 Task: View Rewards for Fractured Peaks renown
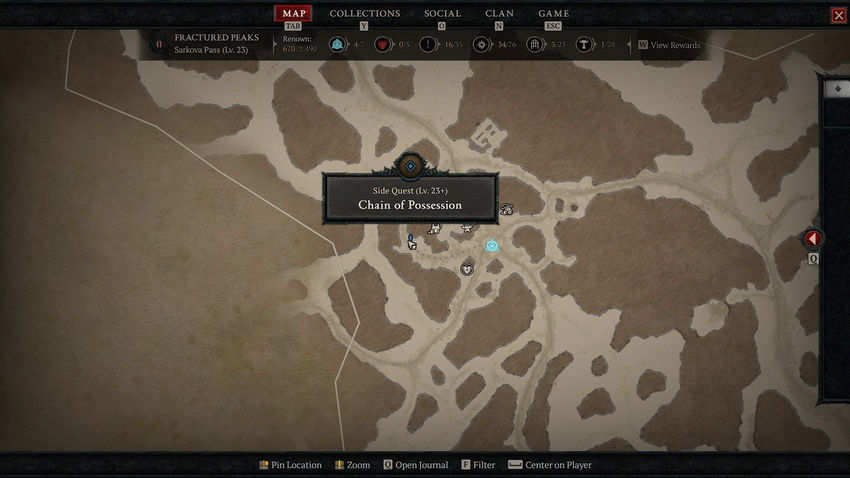click(669, 45)
